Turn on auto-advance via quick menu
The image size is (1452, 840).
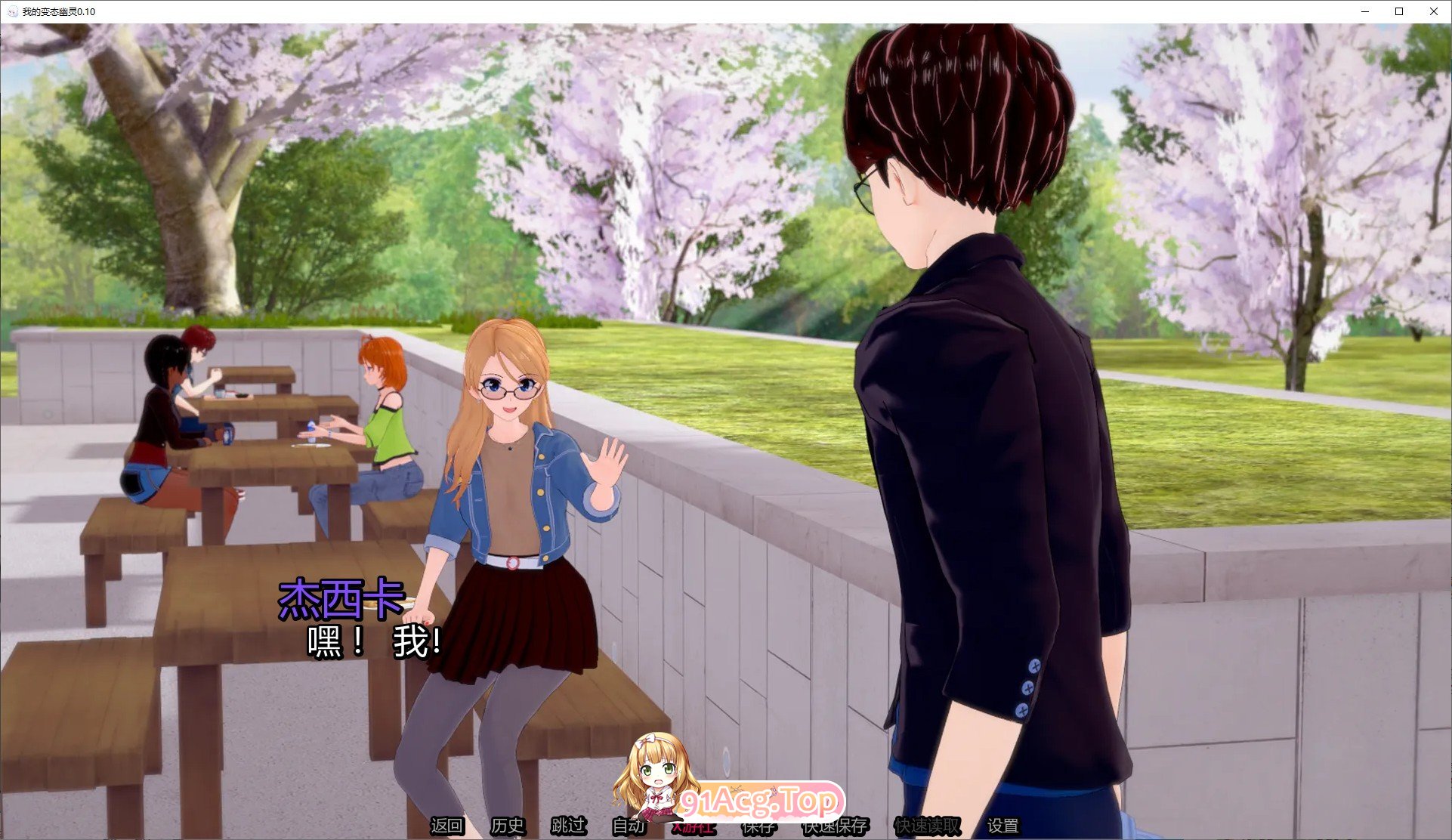pos(629,827)
